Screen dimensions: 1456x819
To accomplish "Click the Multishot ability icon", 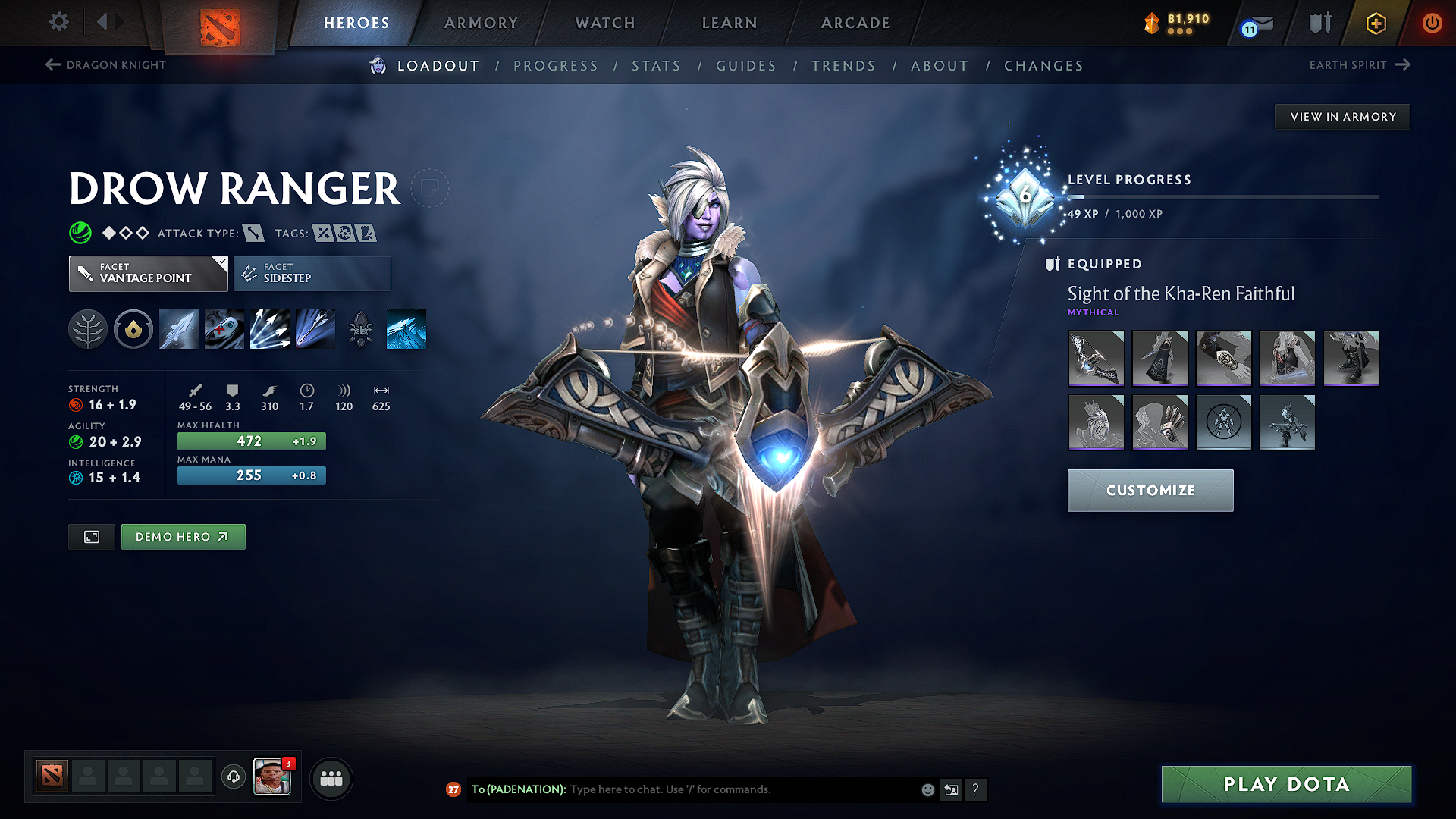I will (x=269, y=328).
